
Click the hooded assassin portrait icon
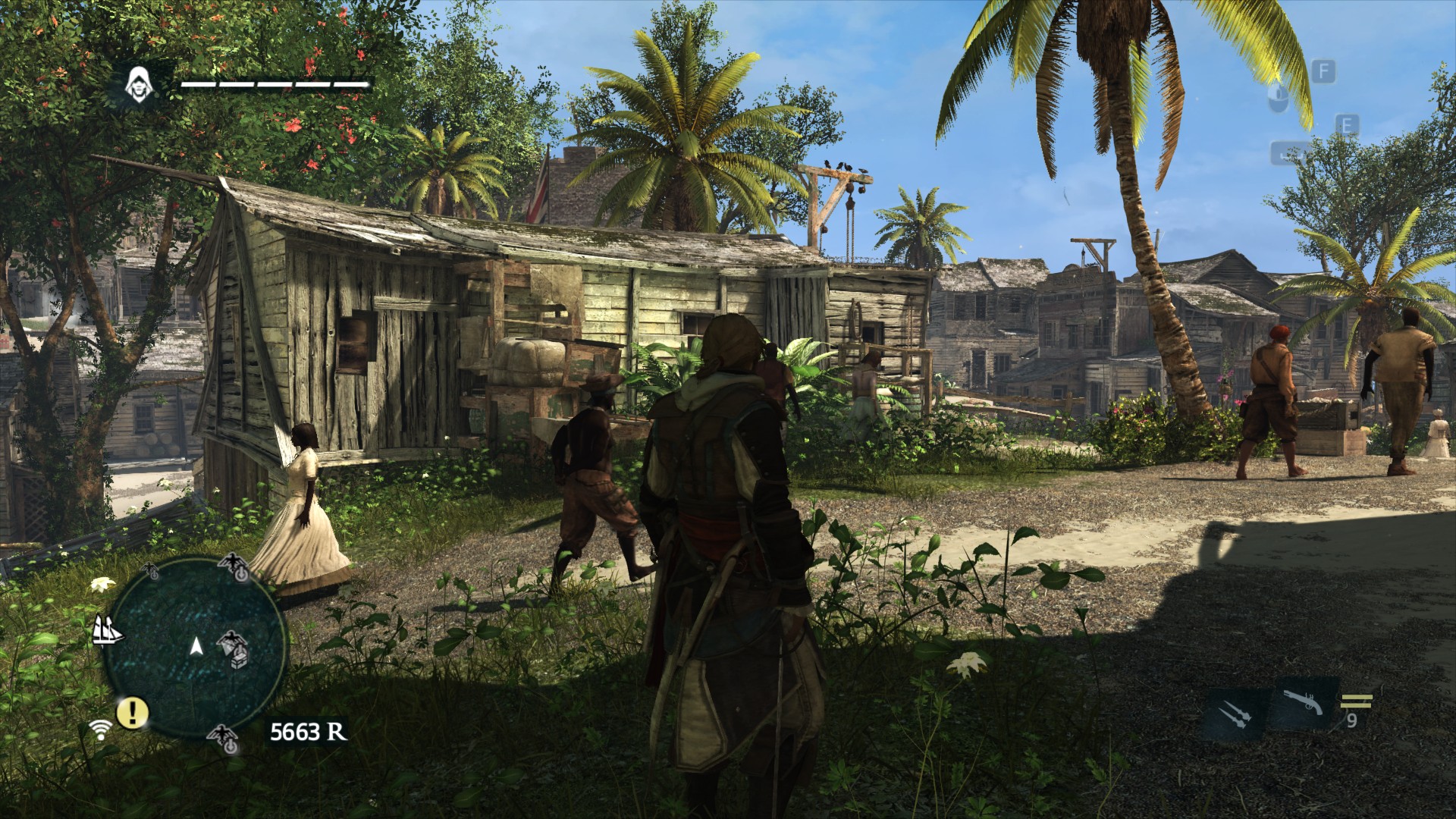click(x=139, y=83)
